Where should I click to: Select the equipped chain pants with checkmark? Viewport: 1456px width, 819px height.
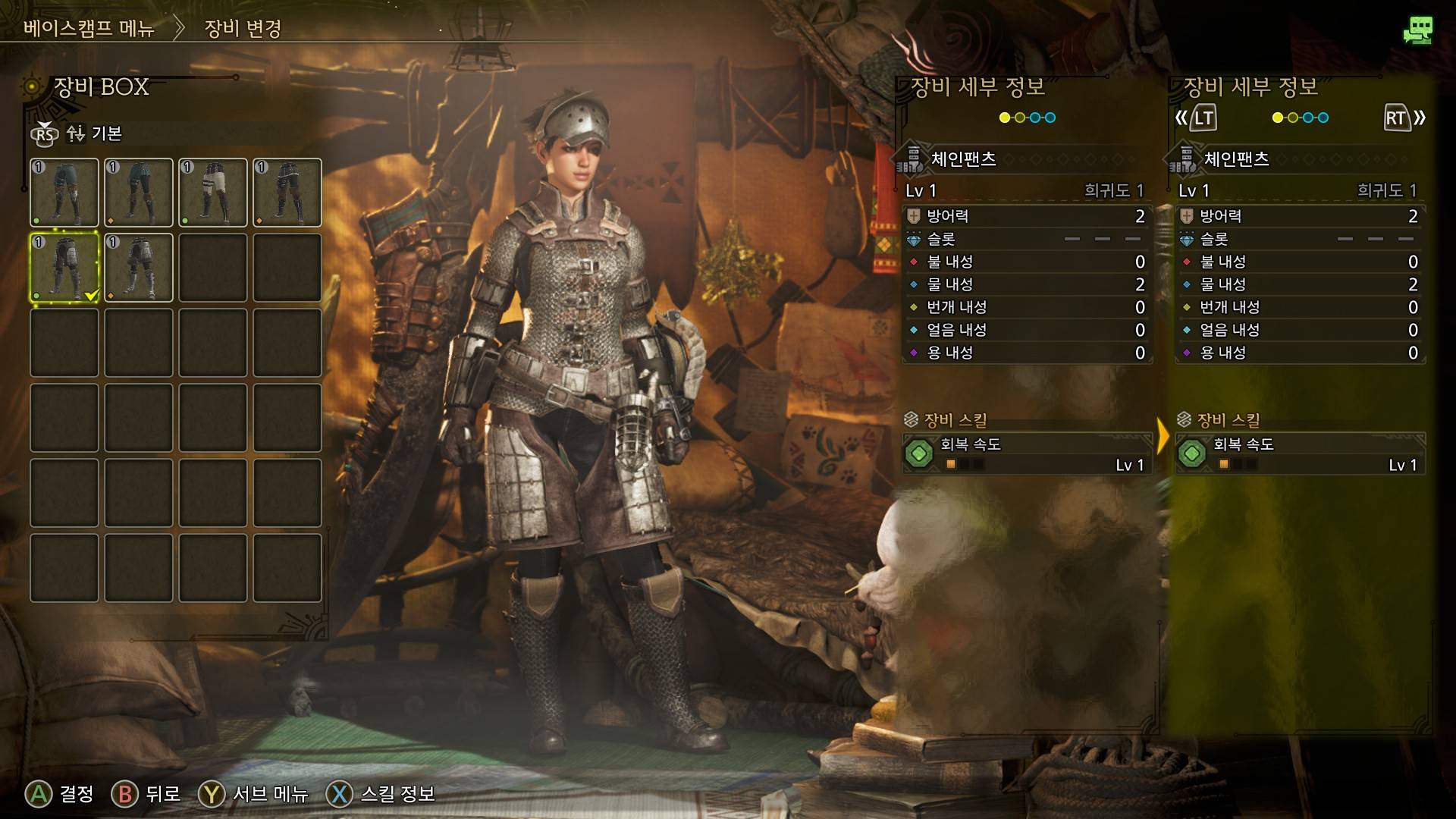[64, 268]
